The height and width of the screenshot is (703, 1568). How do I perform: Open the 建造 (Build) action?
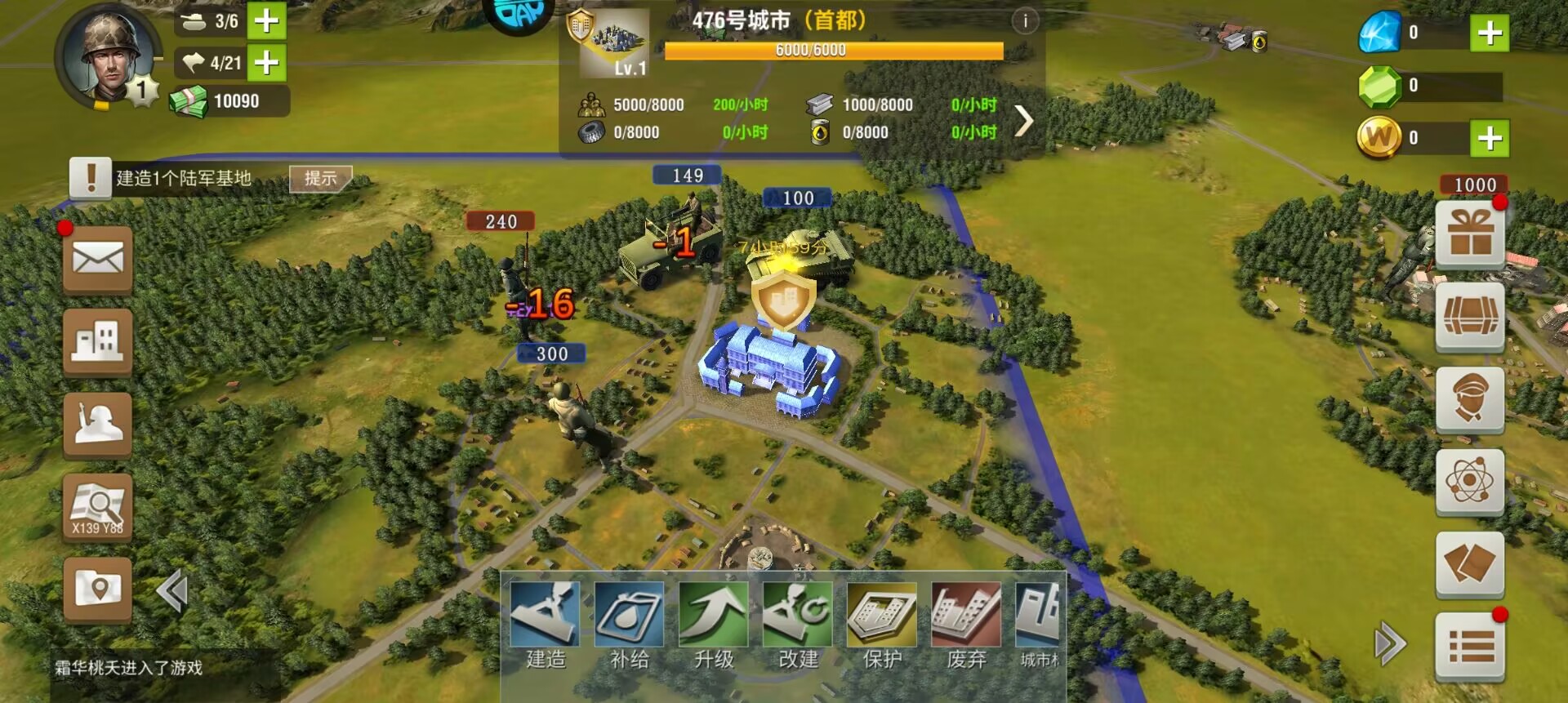point(545,625)
